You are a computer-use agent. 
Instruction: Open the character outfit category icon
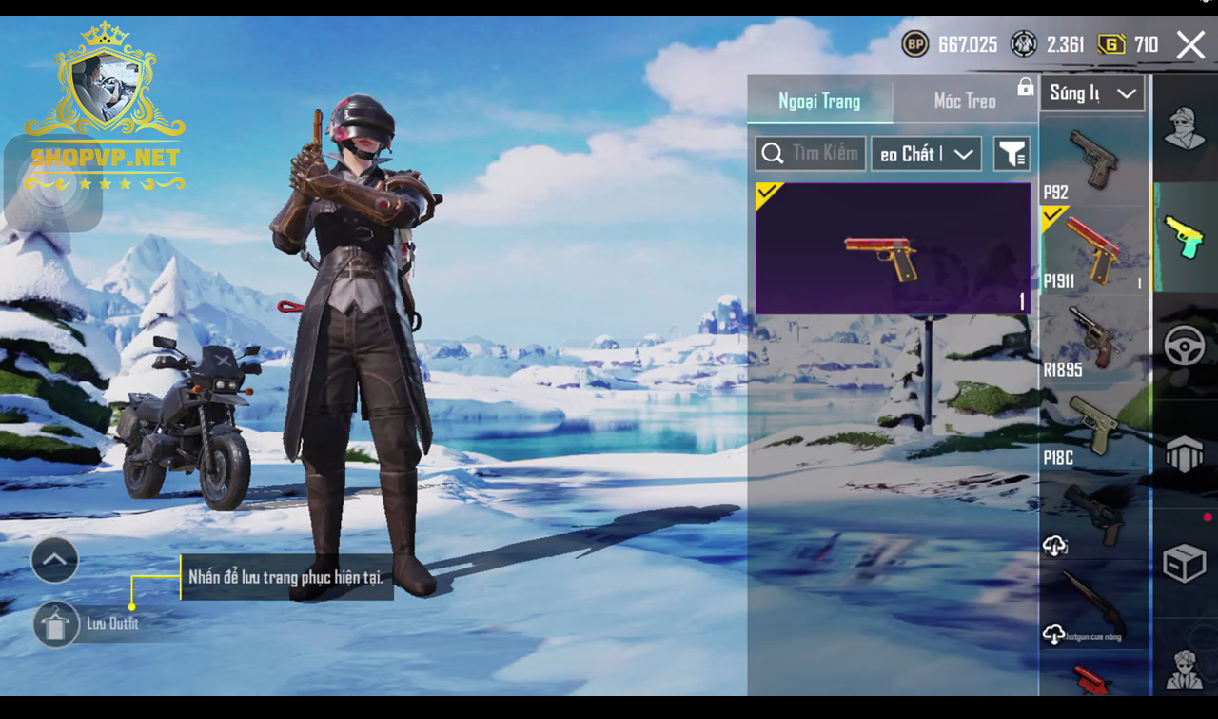[1185, 128]
